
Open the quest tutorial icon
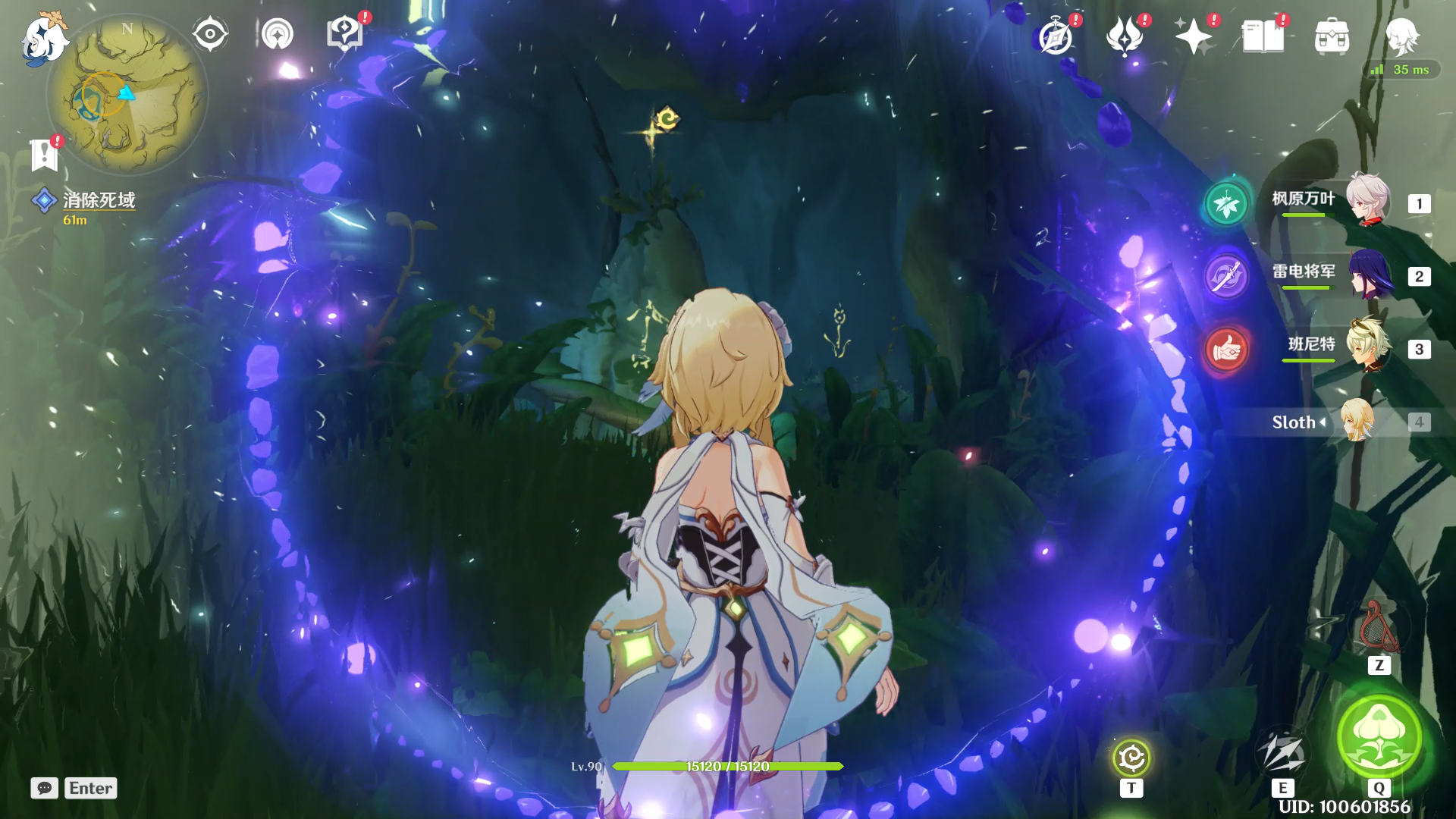pos(344,34)
